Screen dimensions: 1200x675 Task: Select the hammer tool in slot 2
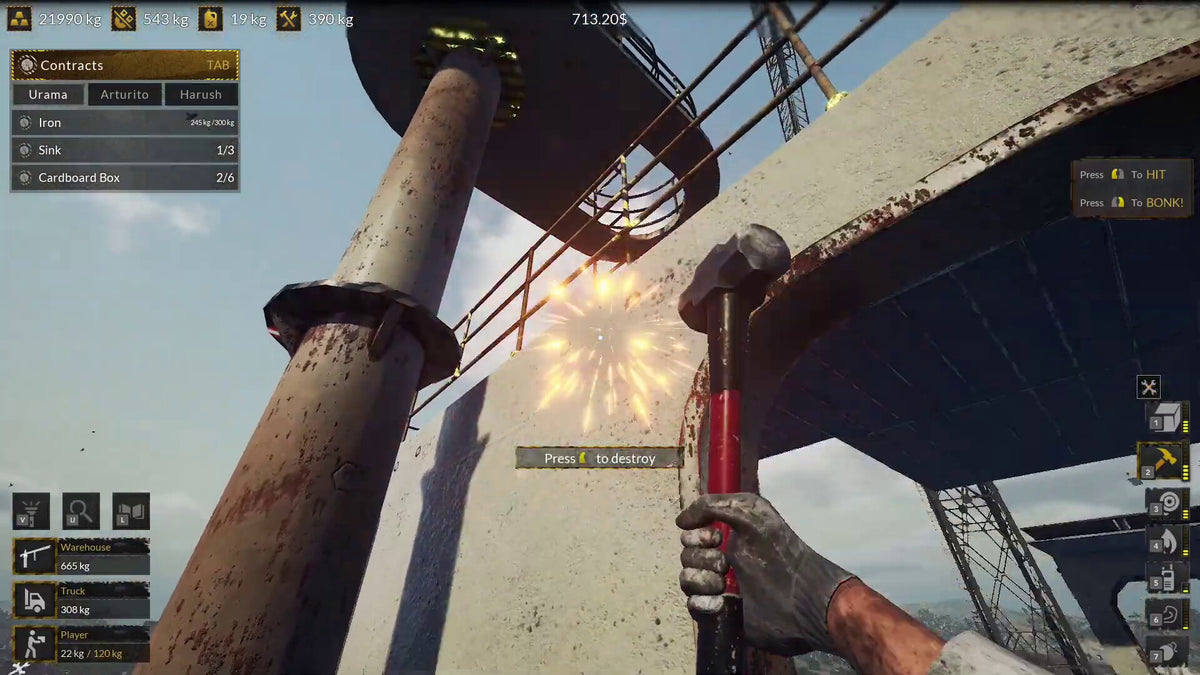click(1163, 461)
